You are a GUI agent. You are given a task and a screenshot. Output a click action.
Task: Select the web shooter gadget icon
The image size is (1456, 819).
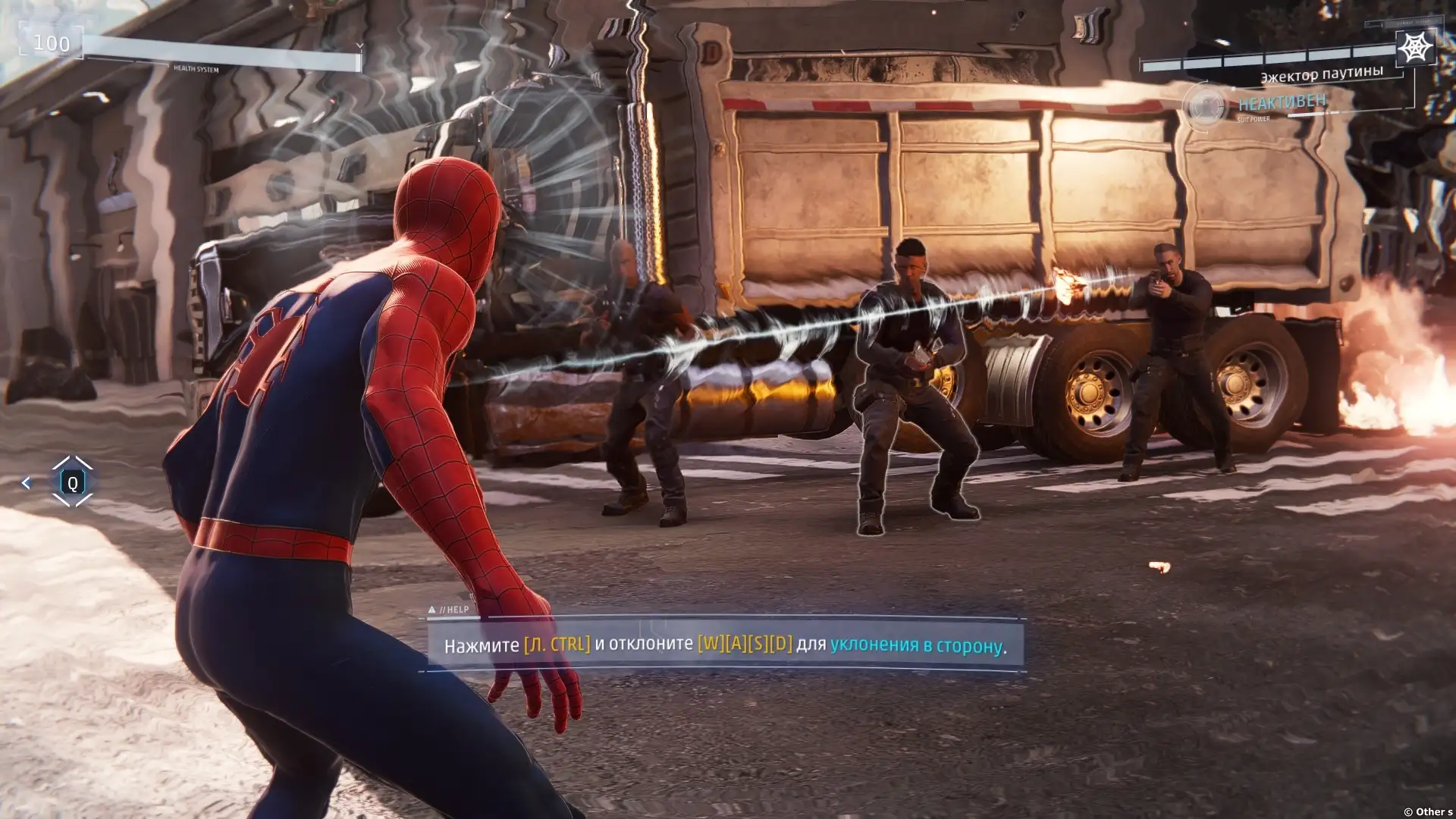tap(1414, 49)
